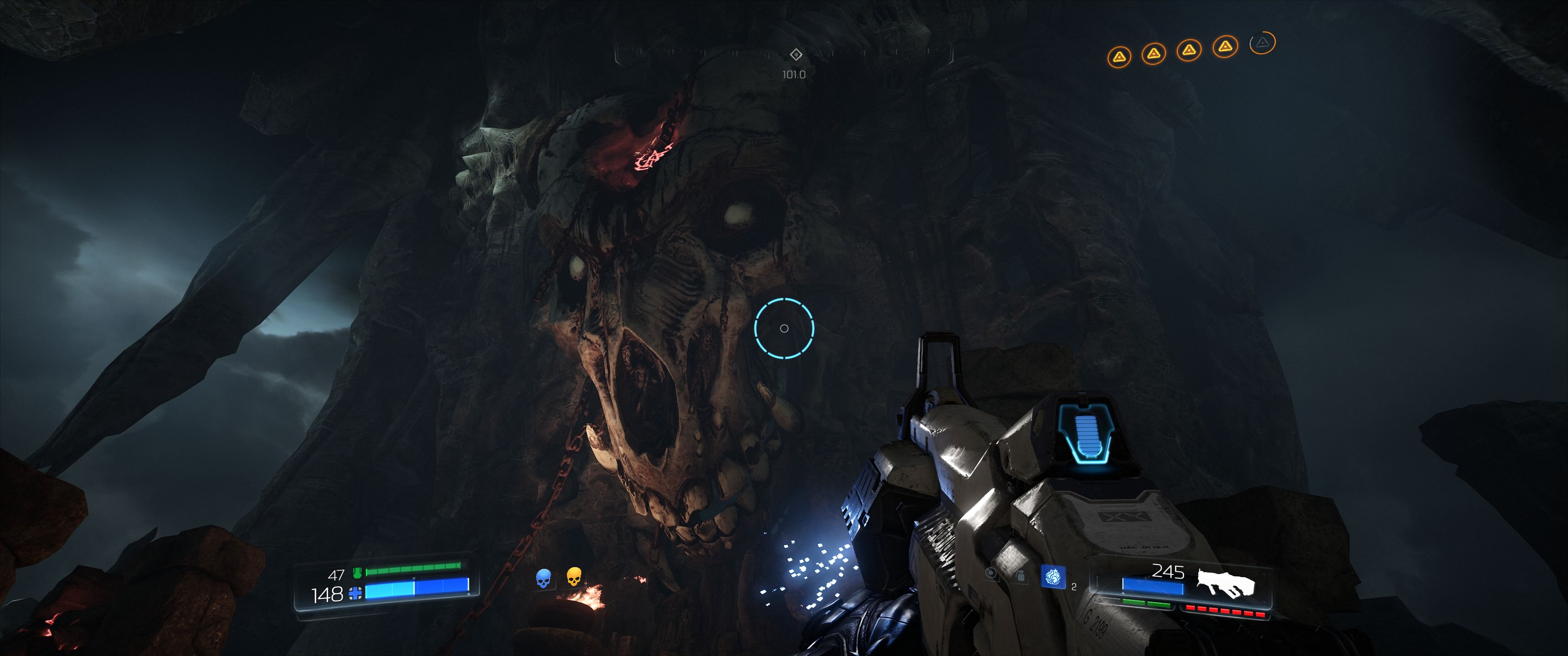Select the yellow skull key icon
This screenshot has width=1568, height=656.
[x=573, y=576]
